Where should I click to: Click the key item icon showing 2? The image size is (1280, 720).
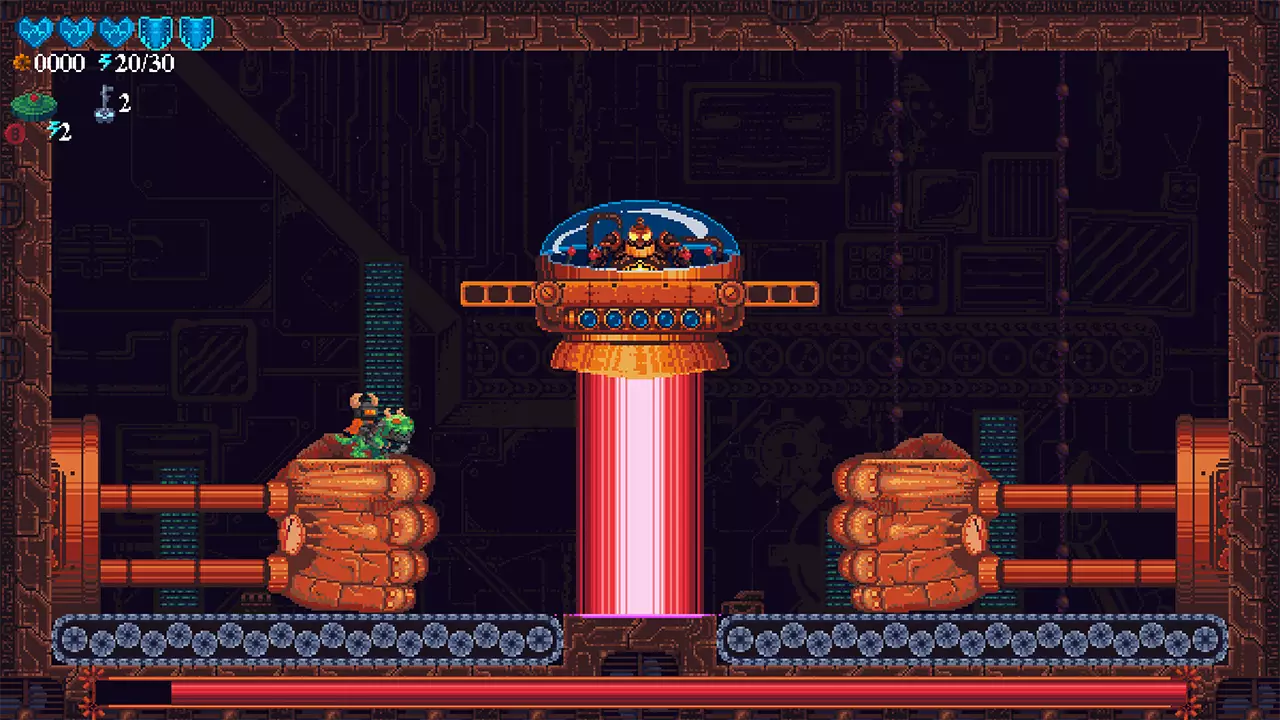tap(106, 103)
